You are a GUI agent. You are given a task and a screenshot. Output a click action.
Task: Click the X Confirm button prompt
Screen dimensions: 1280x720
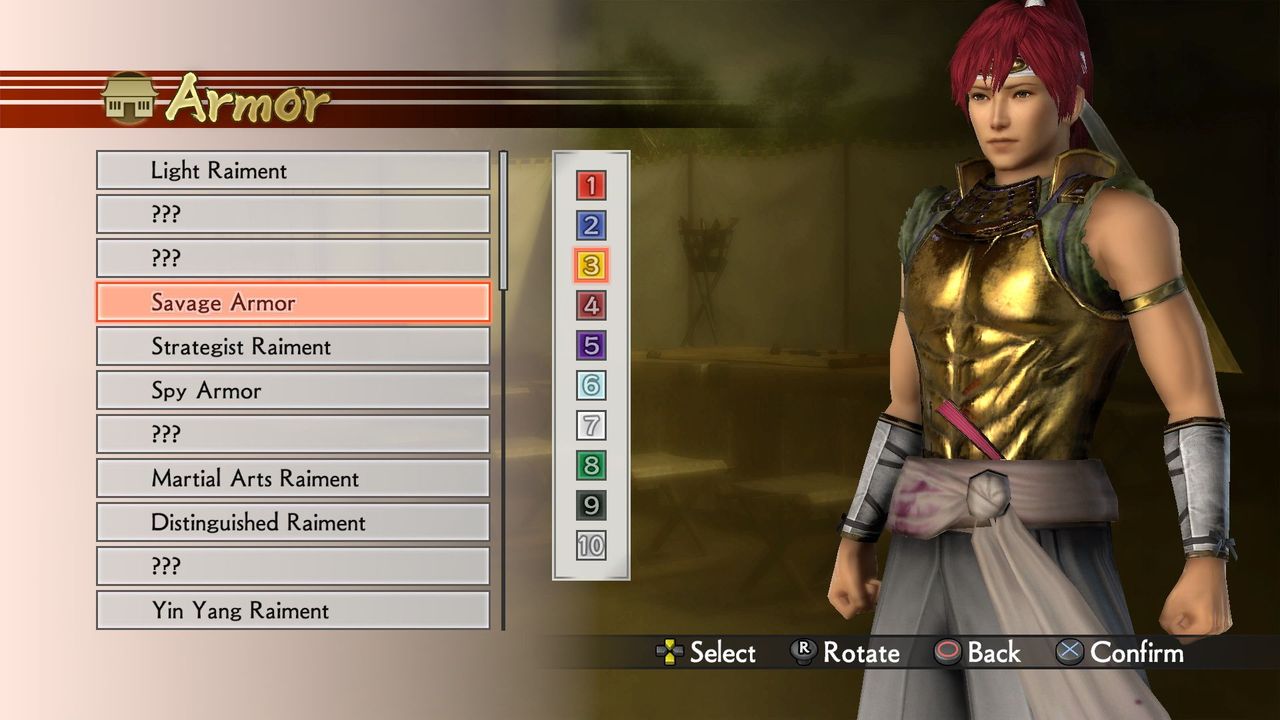pos(1072,653)
